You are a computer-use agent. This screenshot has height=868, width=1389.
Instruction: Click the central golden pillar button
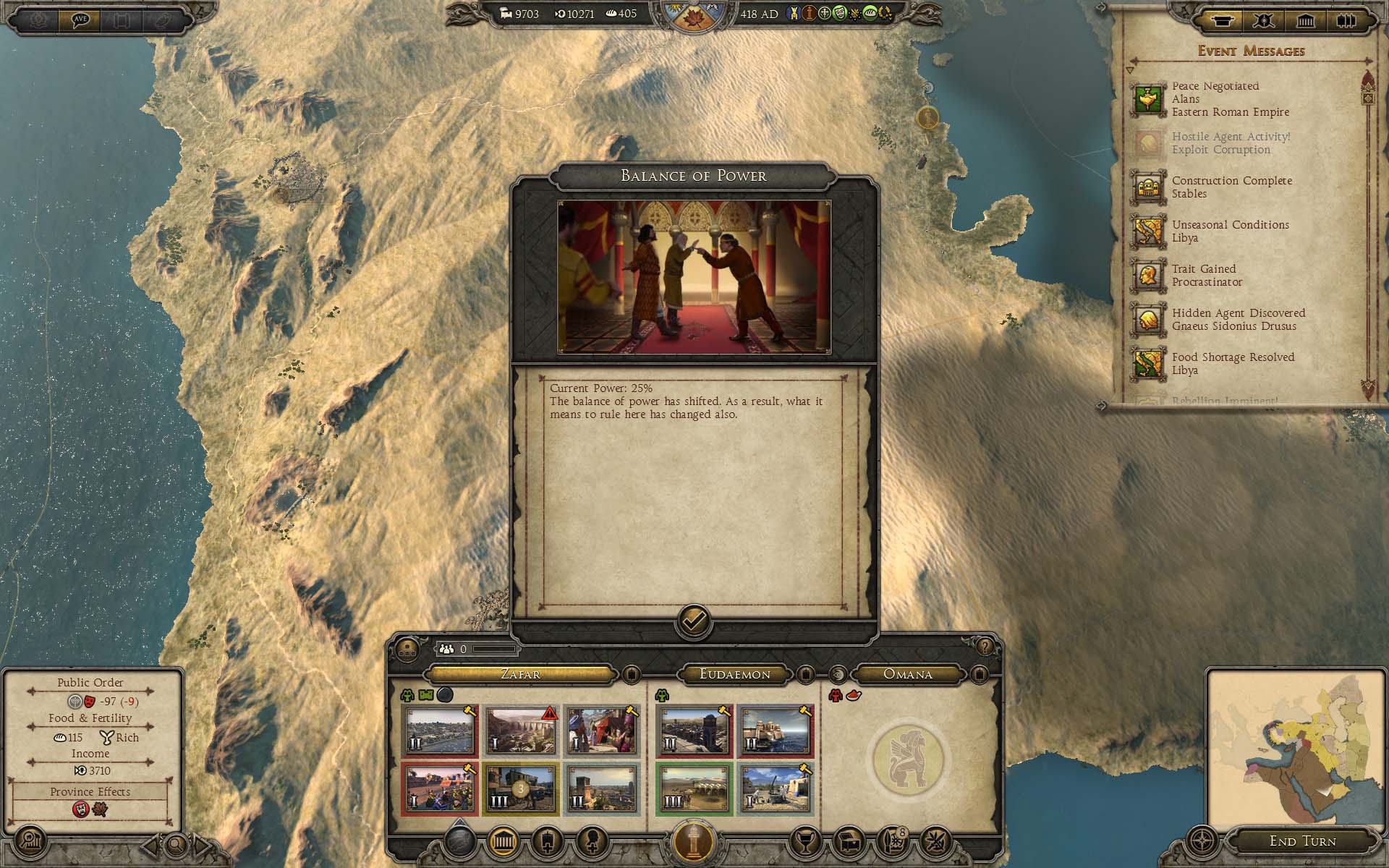694,842
